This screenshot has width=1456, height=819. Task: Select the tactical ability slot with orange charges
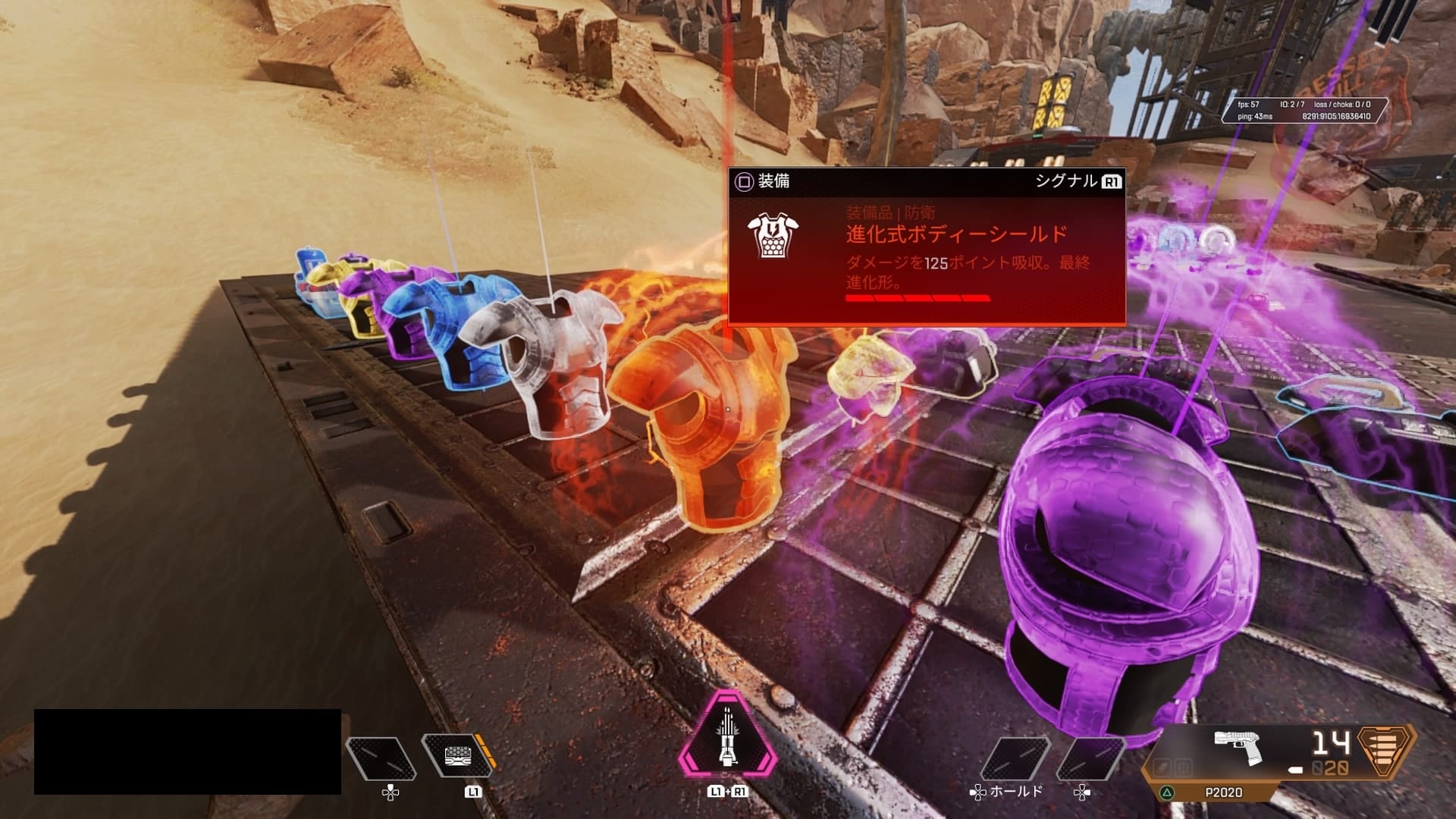(x=457, y=756)
